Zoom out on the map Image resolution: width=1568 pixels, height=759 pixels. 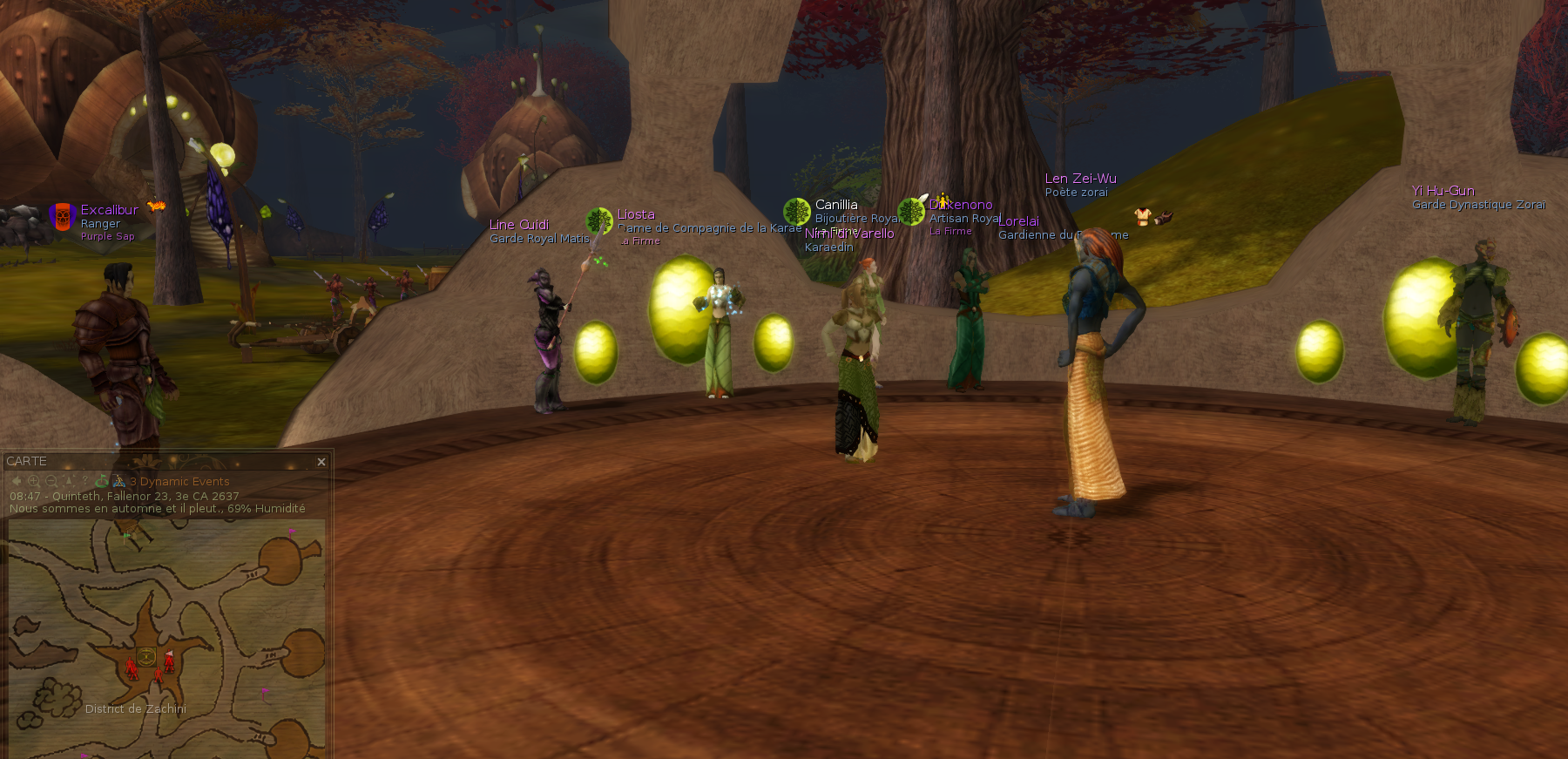[x=51, y=481]
